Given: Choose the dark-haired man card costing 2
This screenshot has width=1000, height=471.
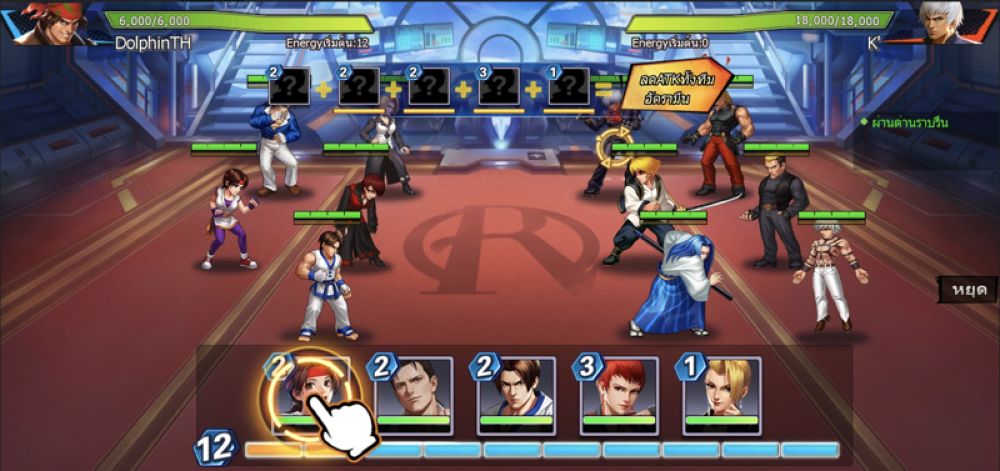Looking at the screenshot, I should point(413,393).
